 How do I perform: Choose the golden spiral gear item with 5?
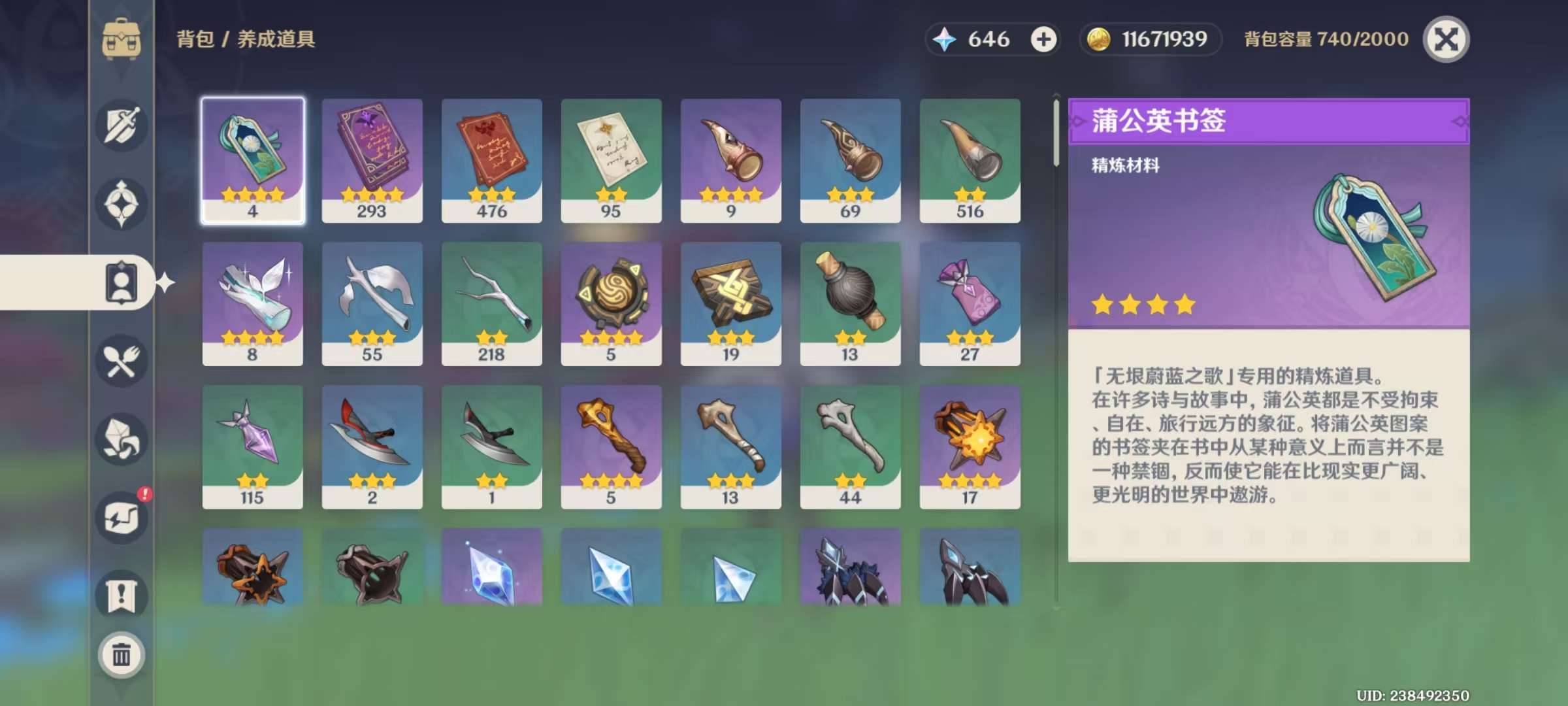click(611, 303)
